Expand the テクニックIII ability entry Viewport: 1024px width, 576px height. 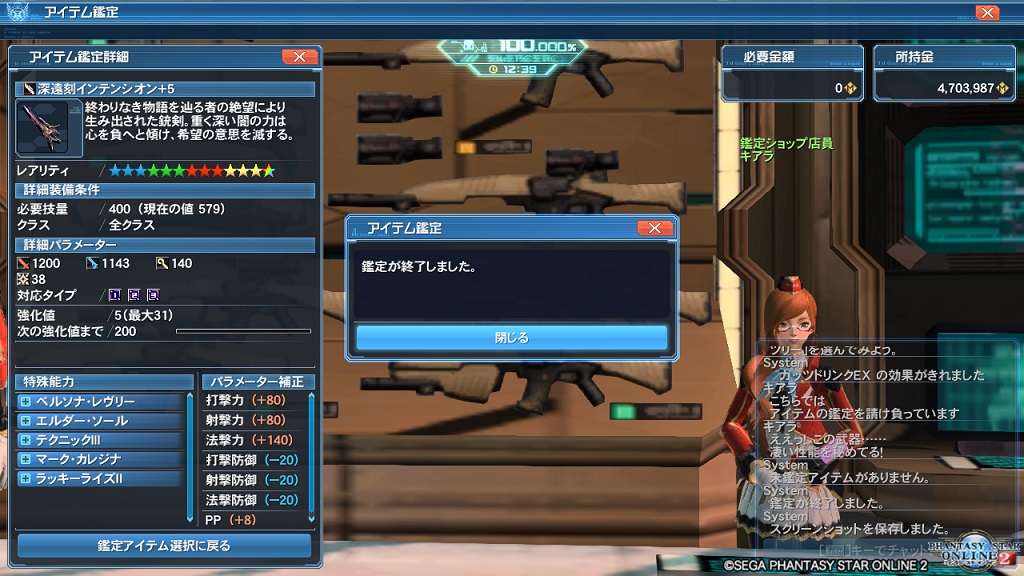26,440
